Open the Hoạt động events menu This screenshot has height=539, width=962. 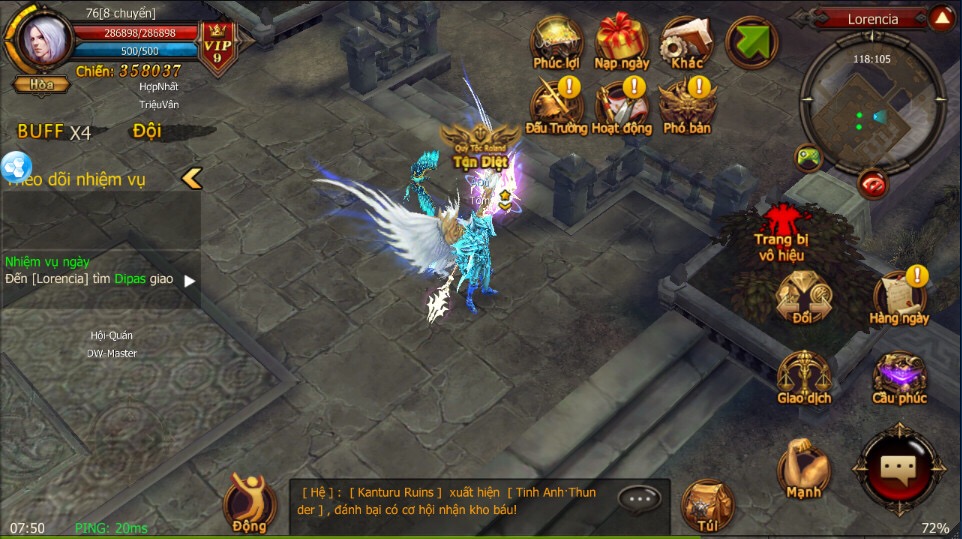click(x=622, y=107)
